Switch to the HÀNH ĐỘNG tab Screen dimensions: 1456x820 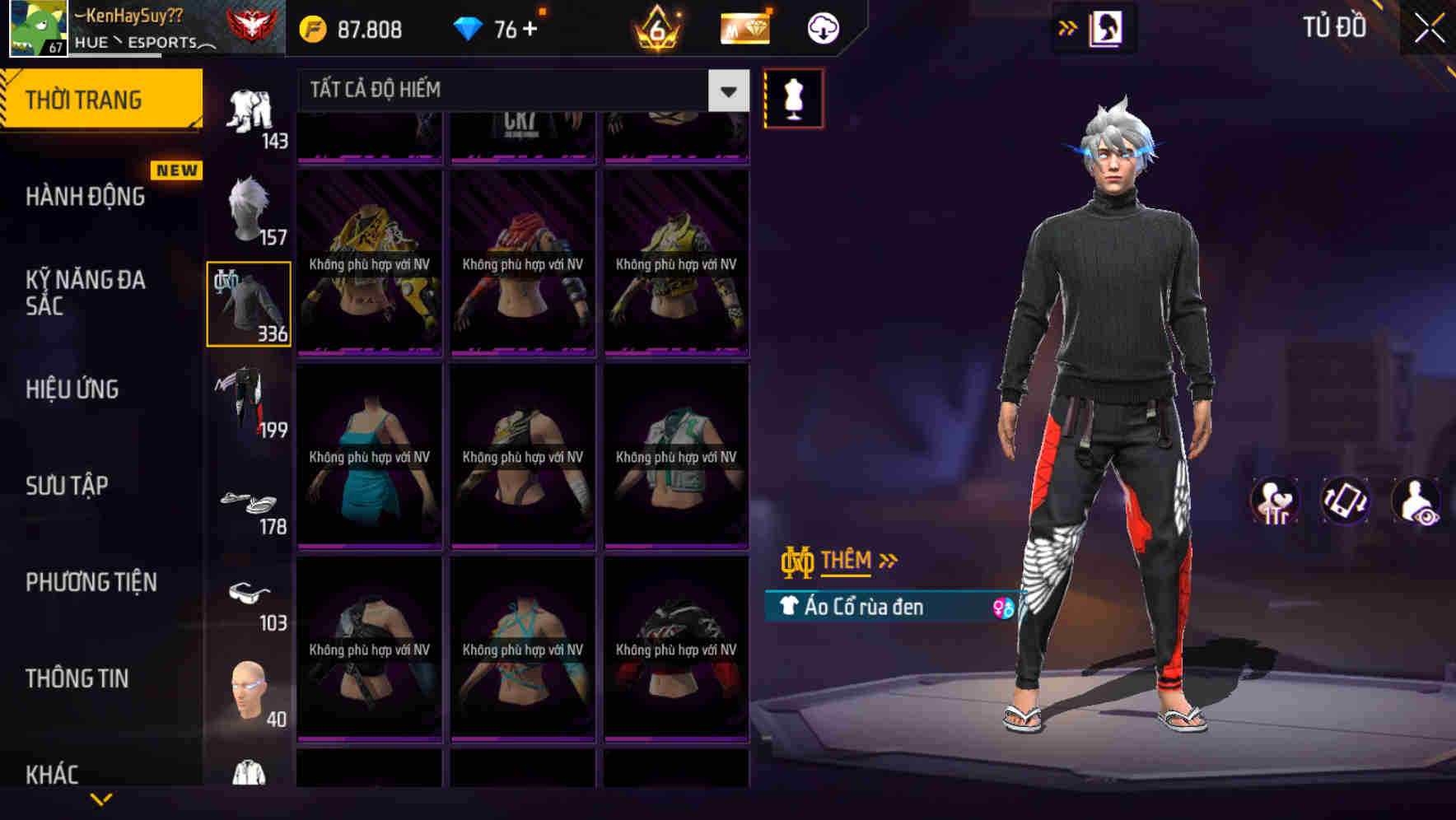[86, 196]
